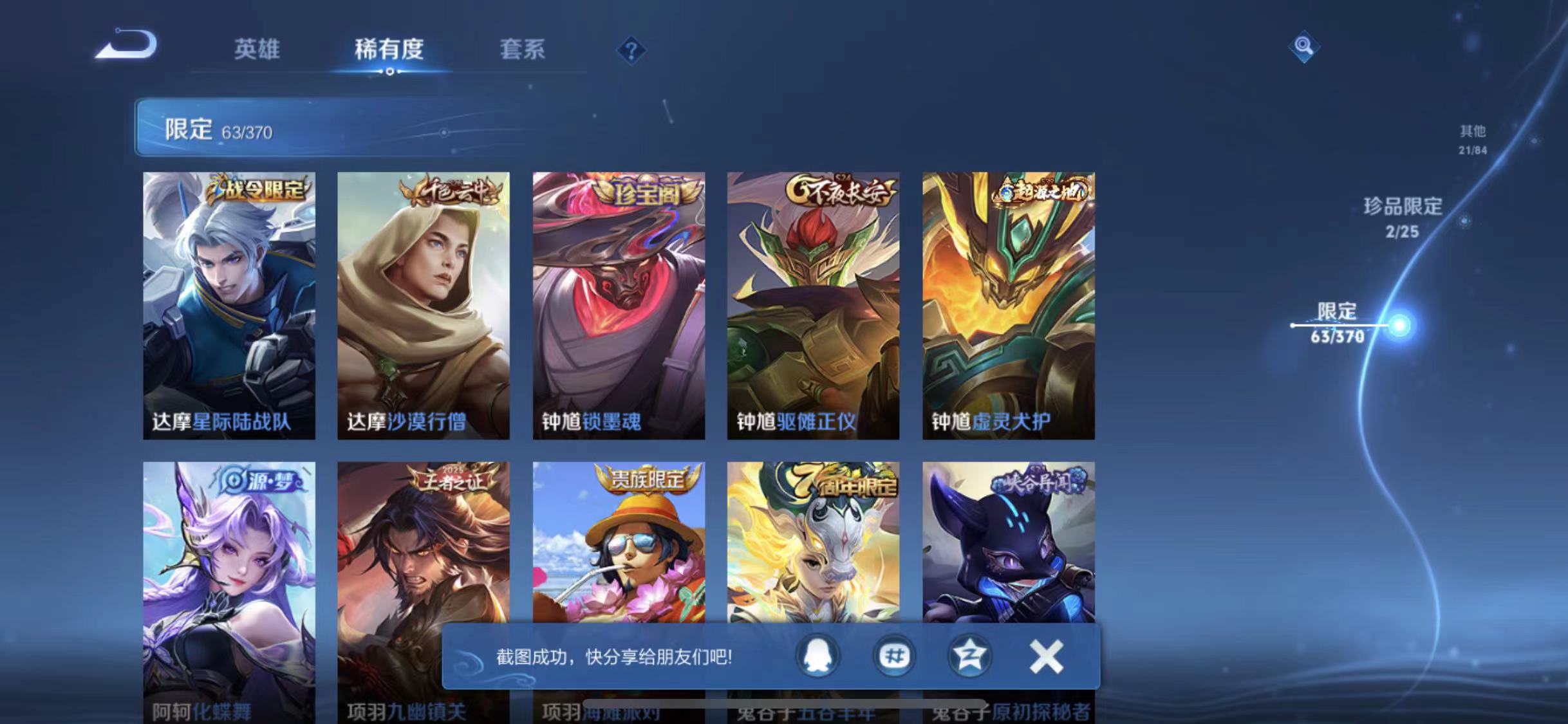The width and height of the screenshot is (1568, 724).
Task: Share the screenshot to QZone star icon
Action: [x=969, y=654]
